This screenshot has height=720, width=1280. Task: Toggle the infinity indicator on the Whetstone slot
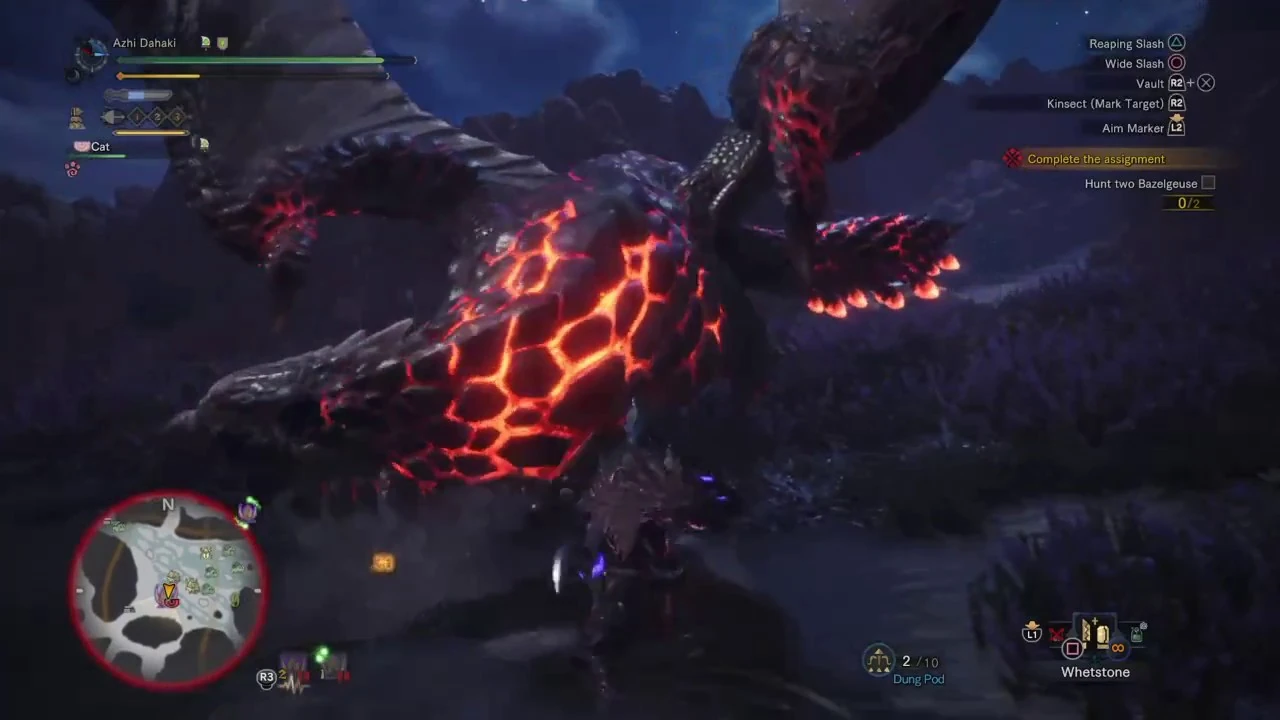pos(1117,647)
